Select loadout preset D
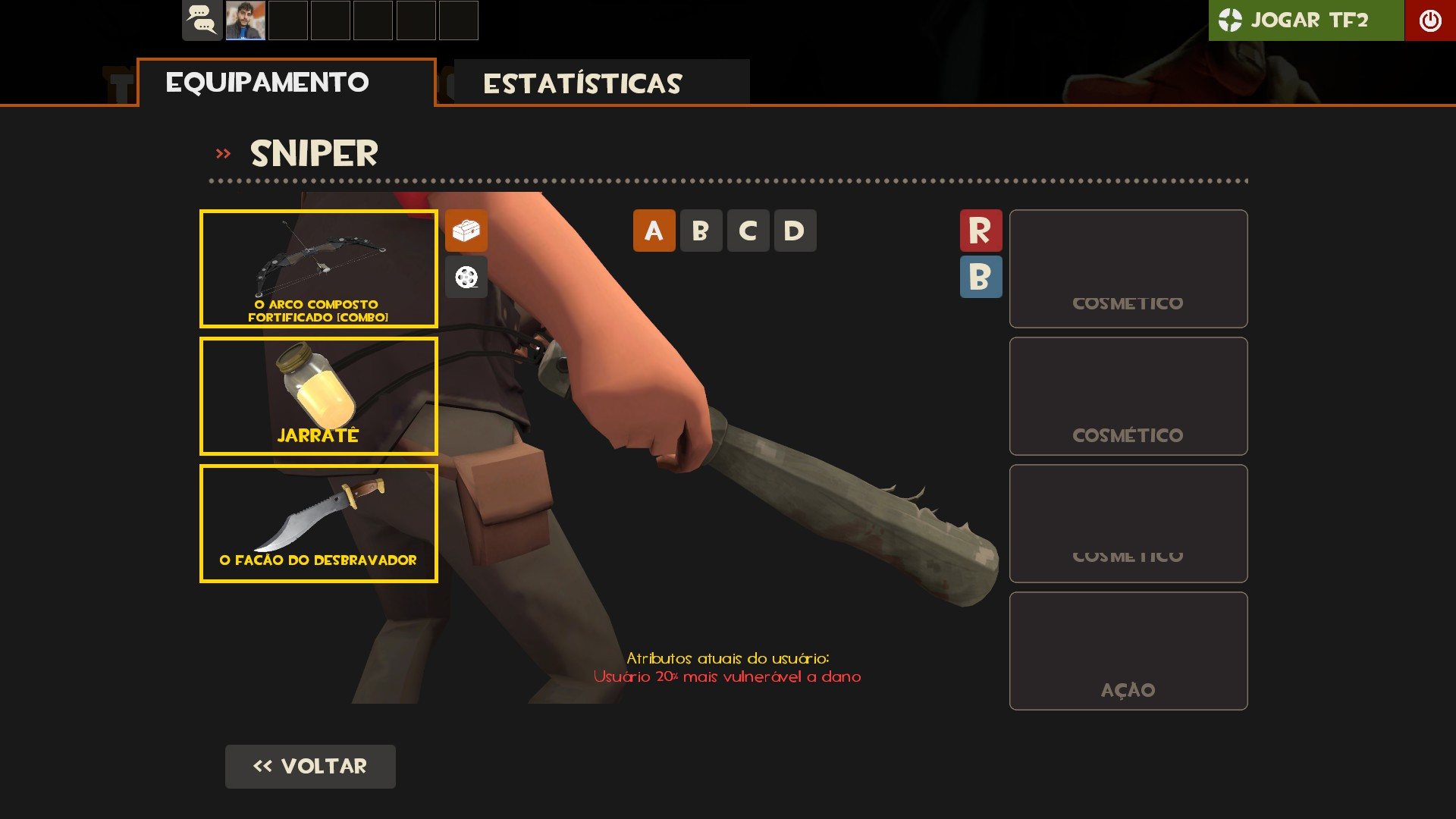The image size is (1456, 819). point(795,231)
